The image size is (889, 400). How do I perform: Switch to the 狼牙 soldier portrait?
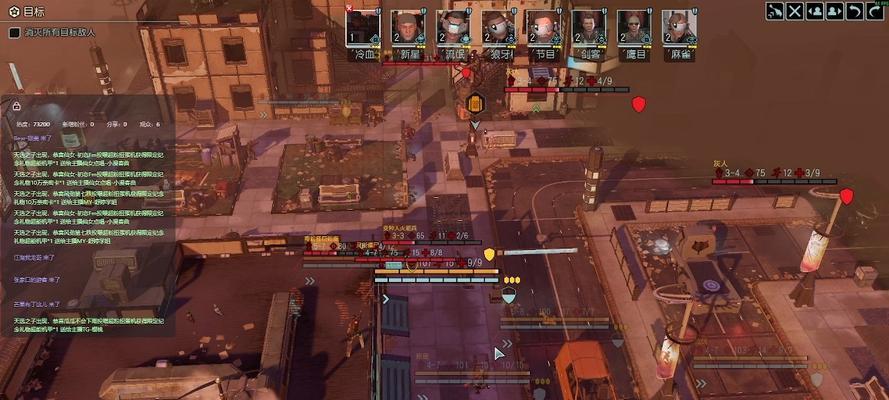(x=498, y=28)
